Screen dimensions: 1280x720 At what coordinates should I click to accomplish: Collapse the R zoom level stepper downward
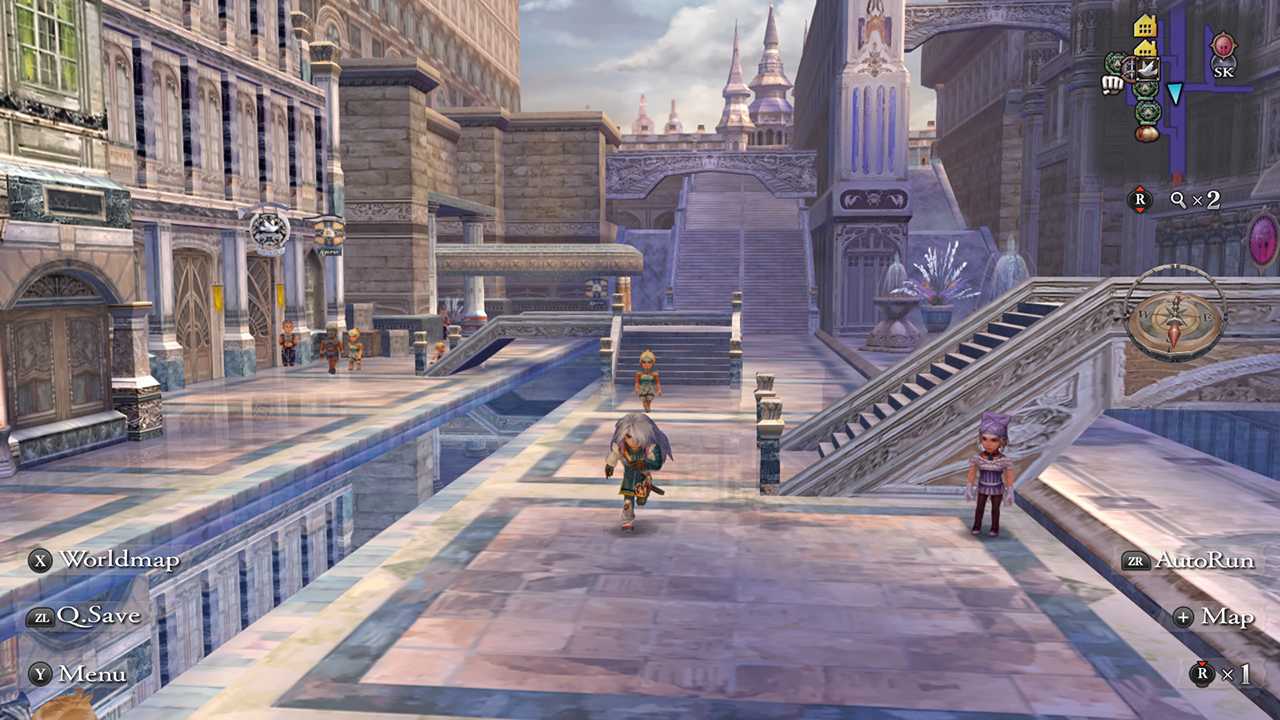pyautogui.click(x=1140, y=210)
